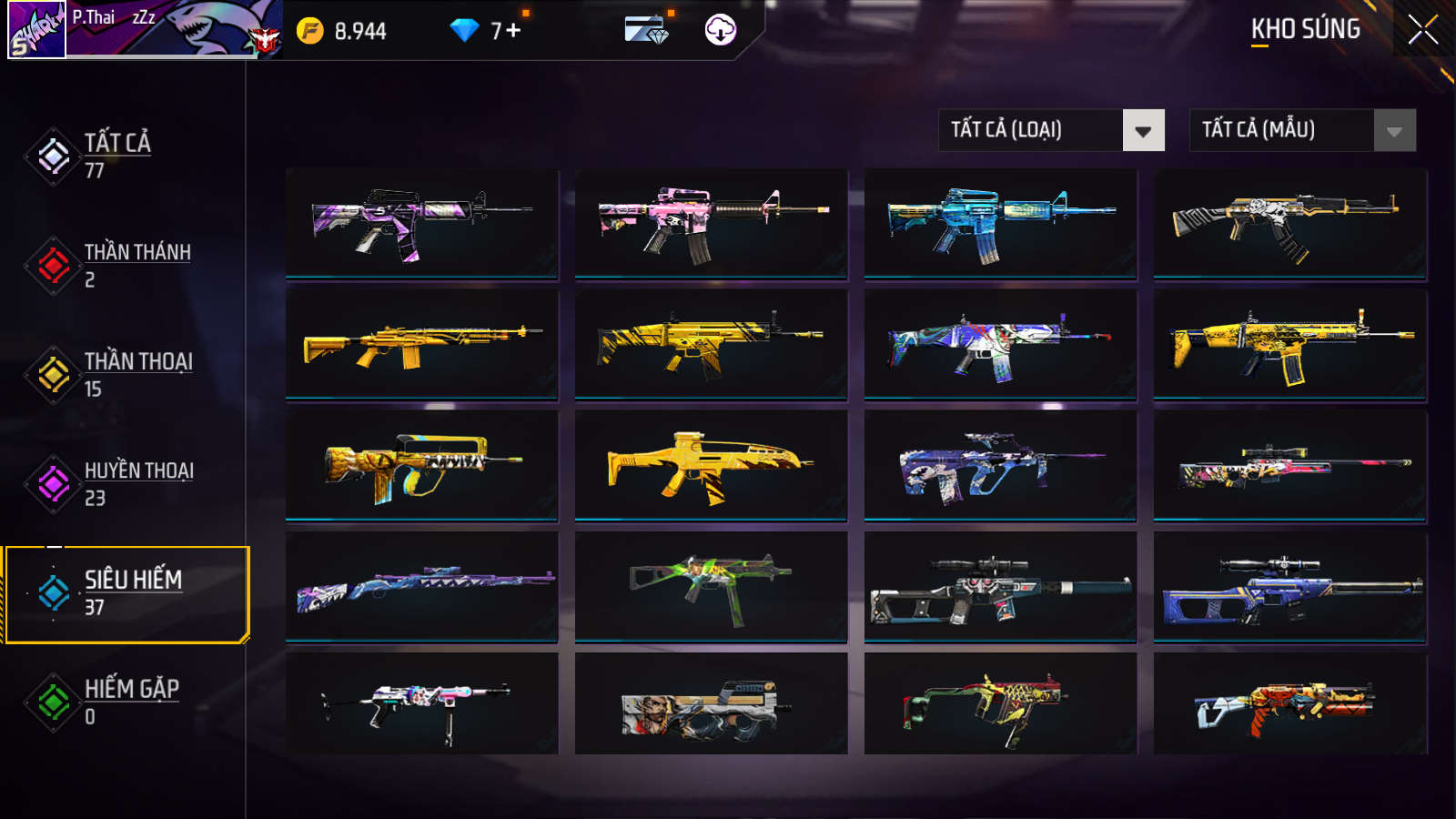Open the Tất Cả (Mẫu) model dropdown
This screenshot has height=819, width=1456.
coord(1302,130)
